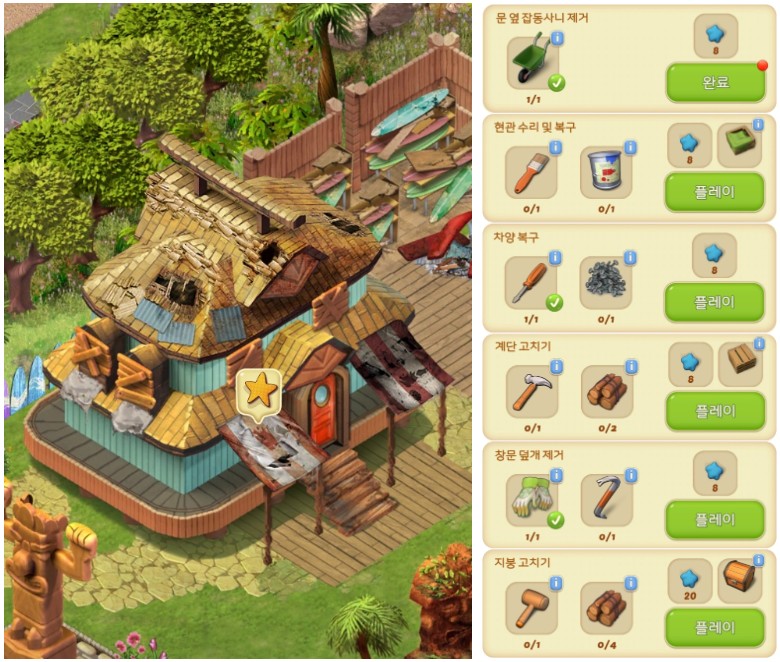Open the treasure chest reward icon
The width and height of the screenshot is (780, 662).
click(740, 580)
